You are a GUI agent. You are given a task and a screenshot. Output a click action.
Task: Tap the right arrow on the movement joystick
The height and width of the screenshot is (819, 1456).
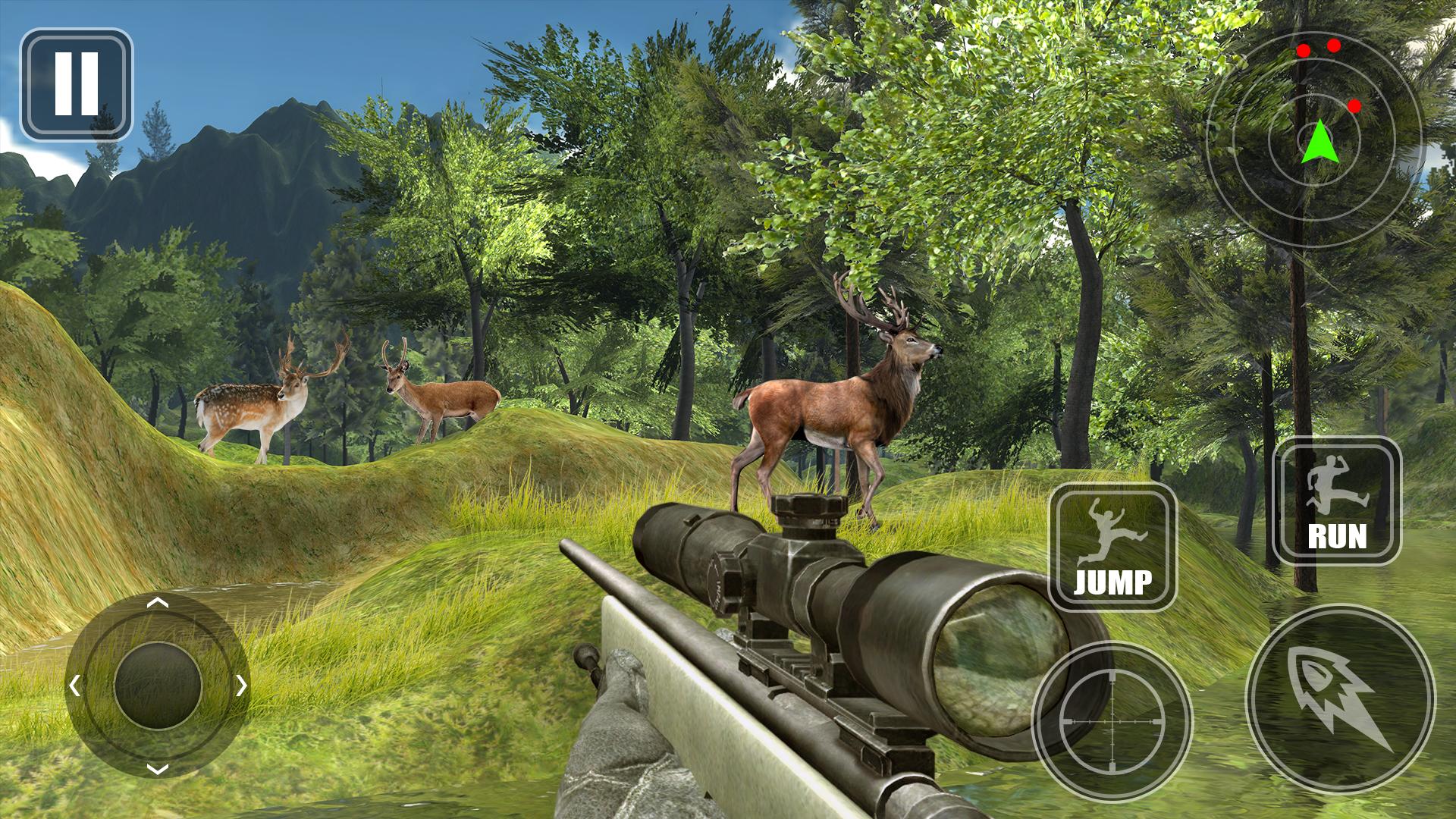240,686
